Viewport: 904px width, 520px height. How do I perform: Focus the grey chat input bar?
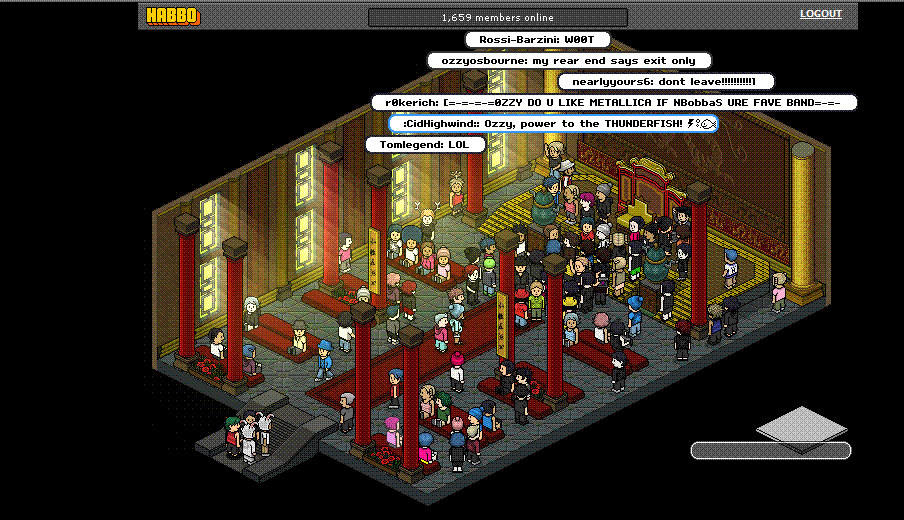coord(770,451)
